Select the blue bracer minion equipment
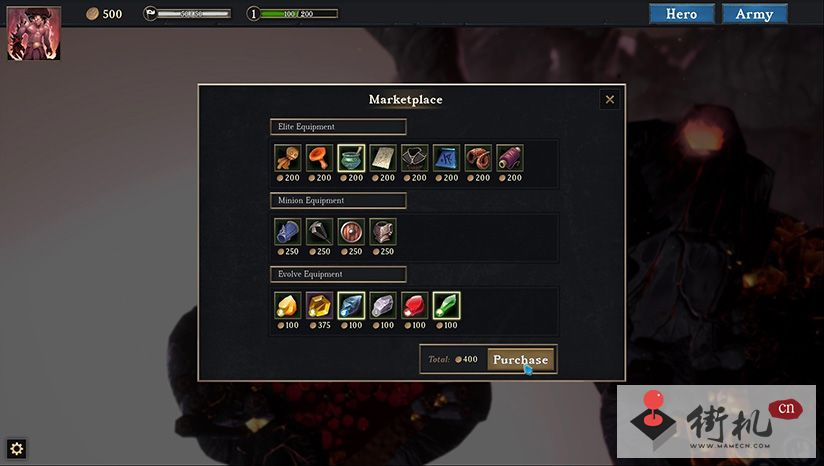824x466 pixels. [x=287, y=232]
